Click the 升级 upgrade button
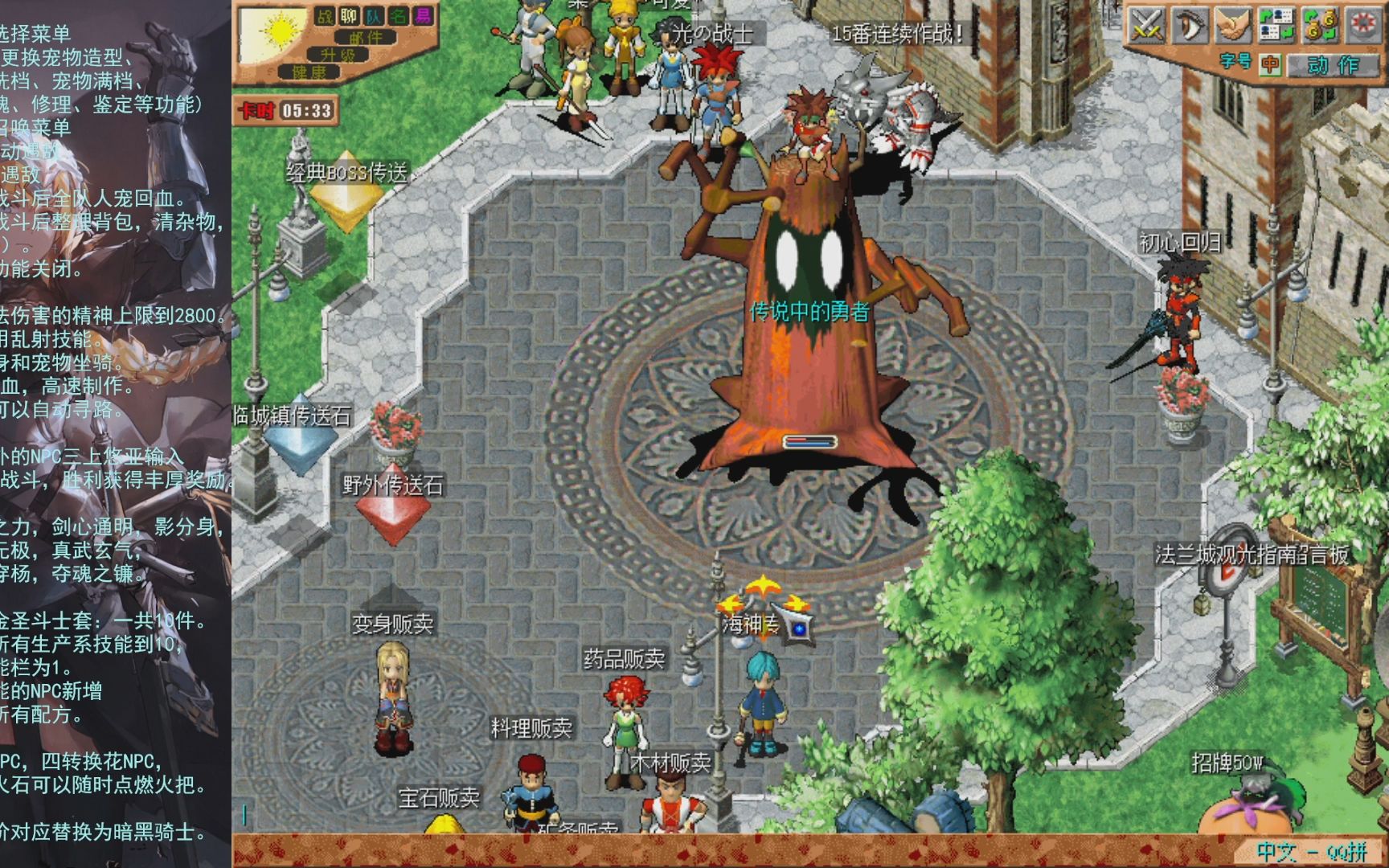 (x=338, y=55)
